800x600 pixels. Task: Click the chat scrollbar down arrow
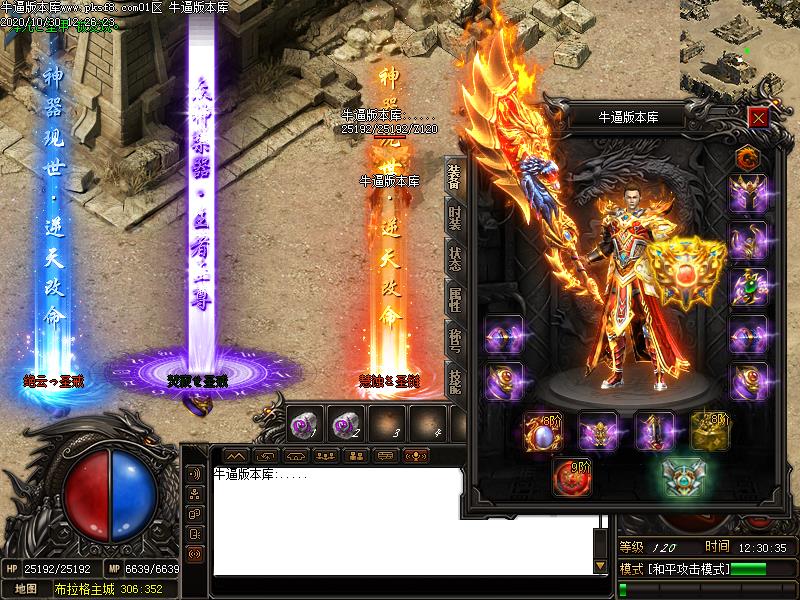click(x=600, y=567)
